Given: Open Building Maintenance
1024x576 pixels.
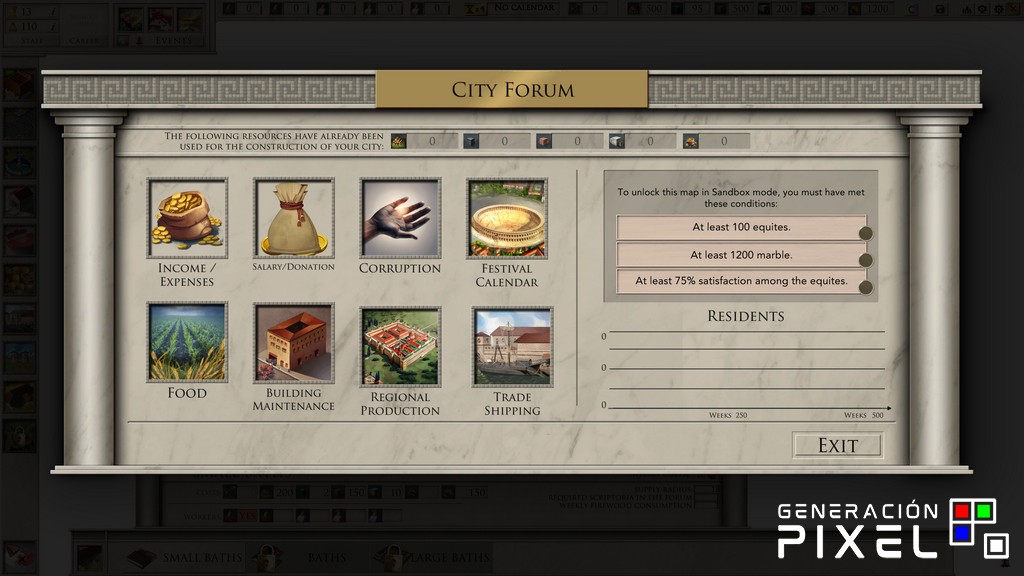Looking at the screenshot, I should [x=293, y=343].
